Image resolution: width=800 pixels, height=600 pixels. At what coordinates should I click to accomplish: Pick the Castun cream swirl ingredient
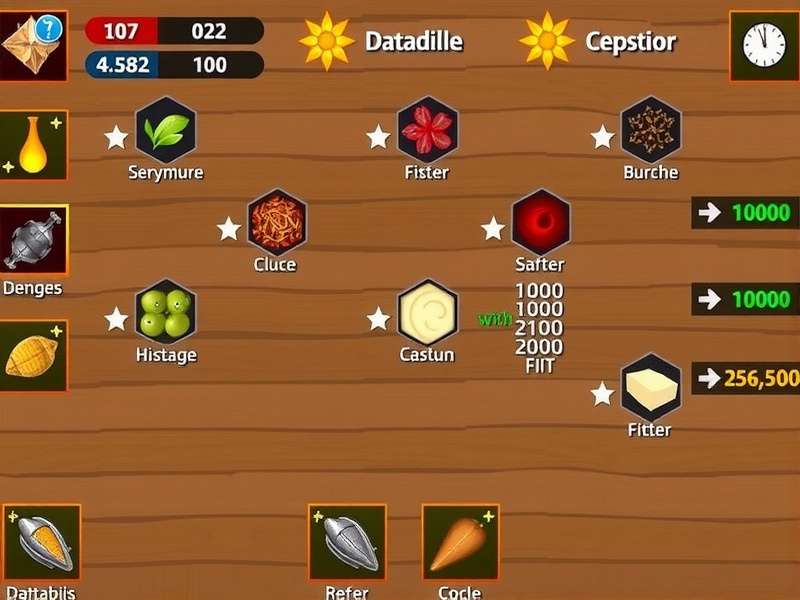[427, 312]
